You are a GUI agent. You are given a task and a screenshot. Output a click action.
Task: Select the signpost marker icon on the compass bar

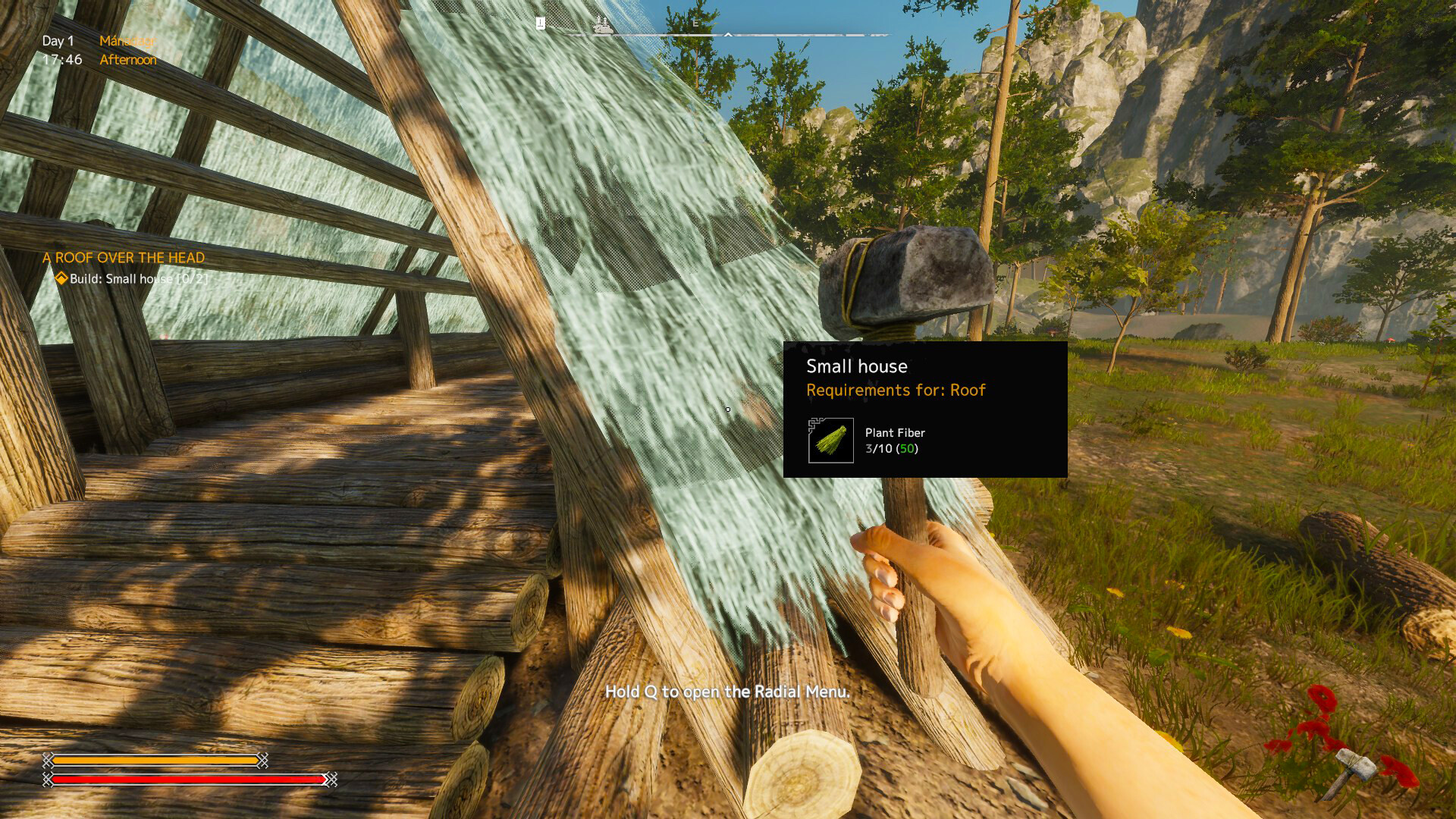(x=541, y=23)
